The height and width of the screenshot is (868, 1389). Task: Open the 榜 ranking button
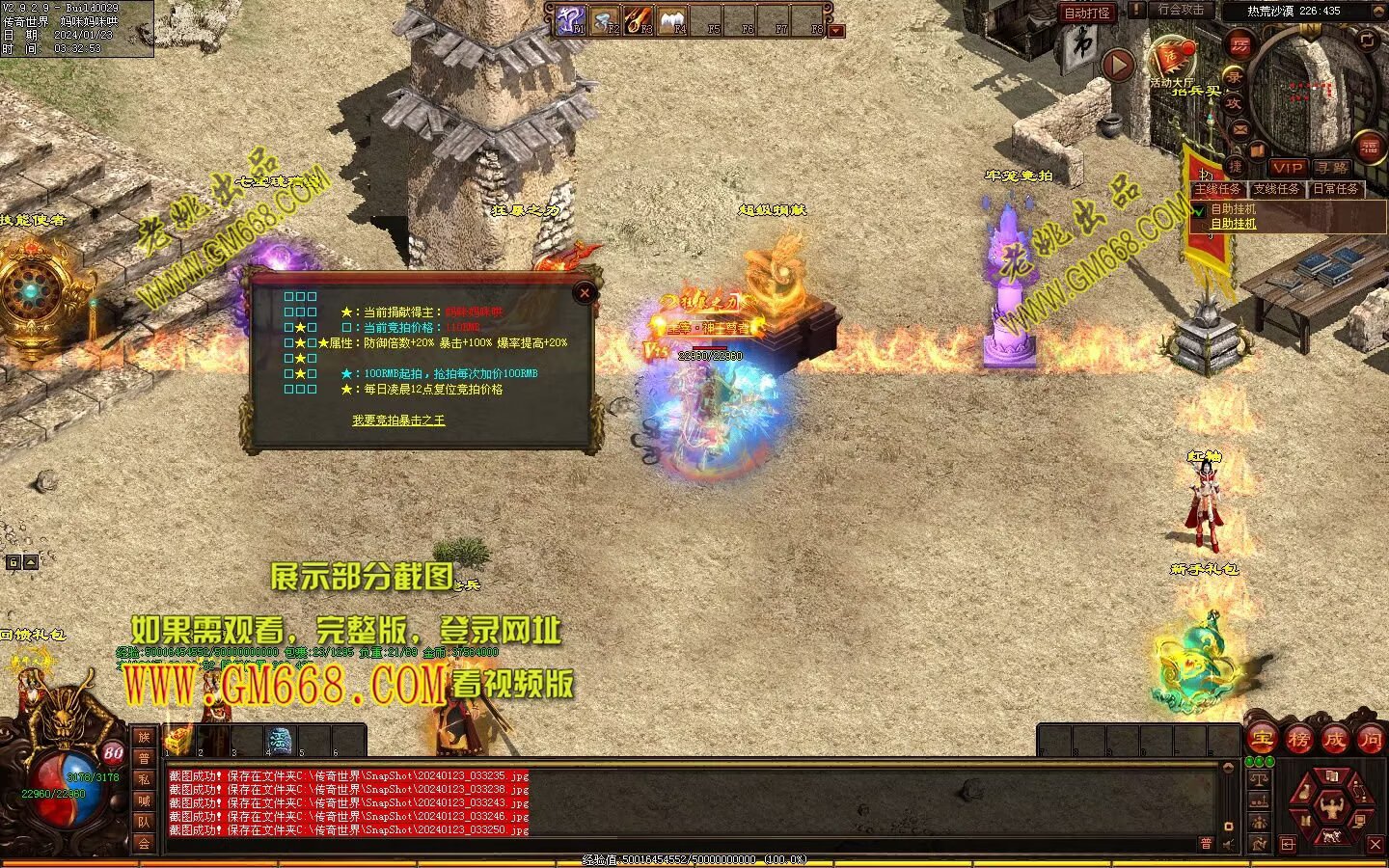pyautogui.click(x=1298, y=740)
